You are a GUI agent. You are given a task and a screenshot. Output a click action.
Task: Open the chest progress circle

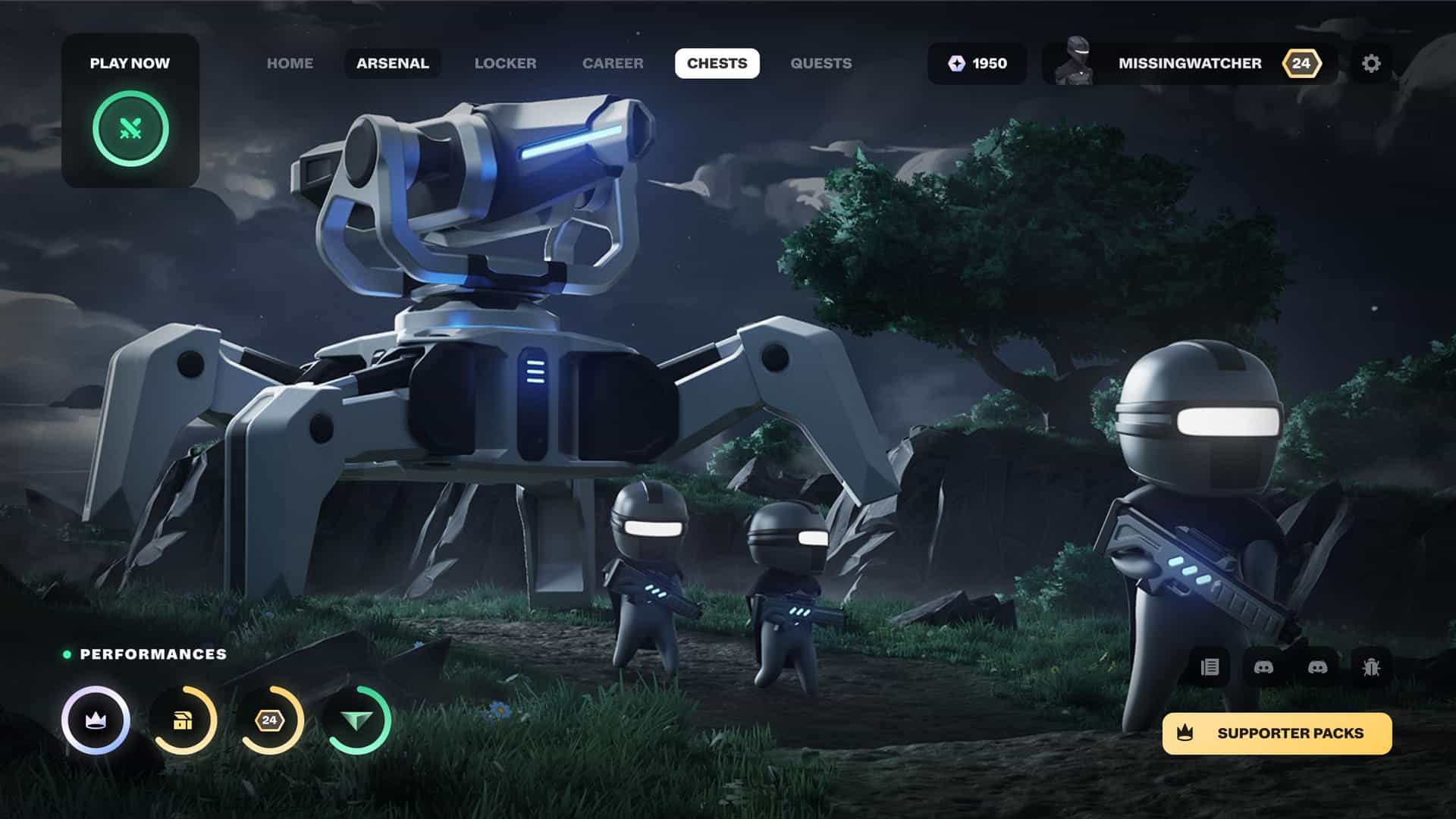pyautogui.click(x=183, y=720)
